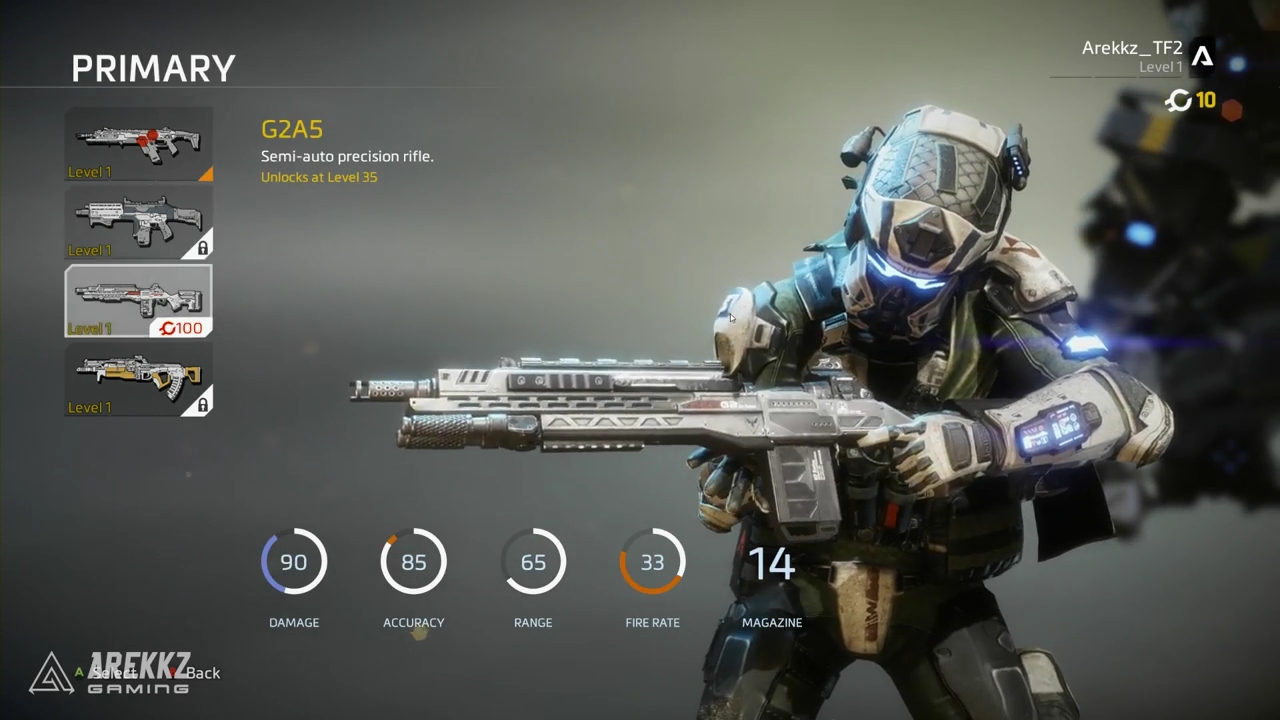
Task: Click the Magazine 14 stat value
Action: click(x=771, y=563)
